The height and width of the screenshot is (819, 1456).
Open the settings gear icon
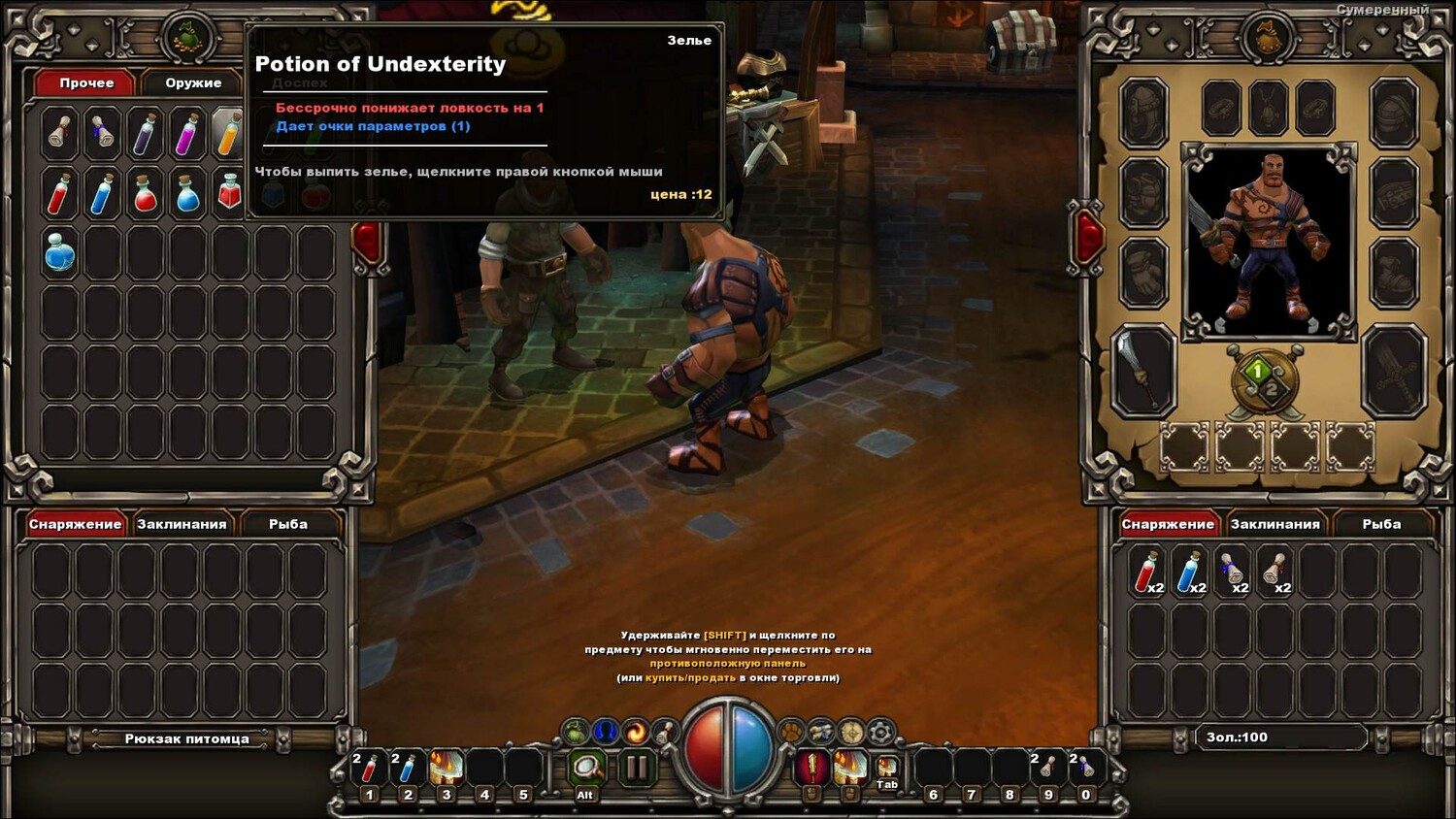880,731
